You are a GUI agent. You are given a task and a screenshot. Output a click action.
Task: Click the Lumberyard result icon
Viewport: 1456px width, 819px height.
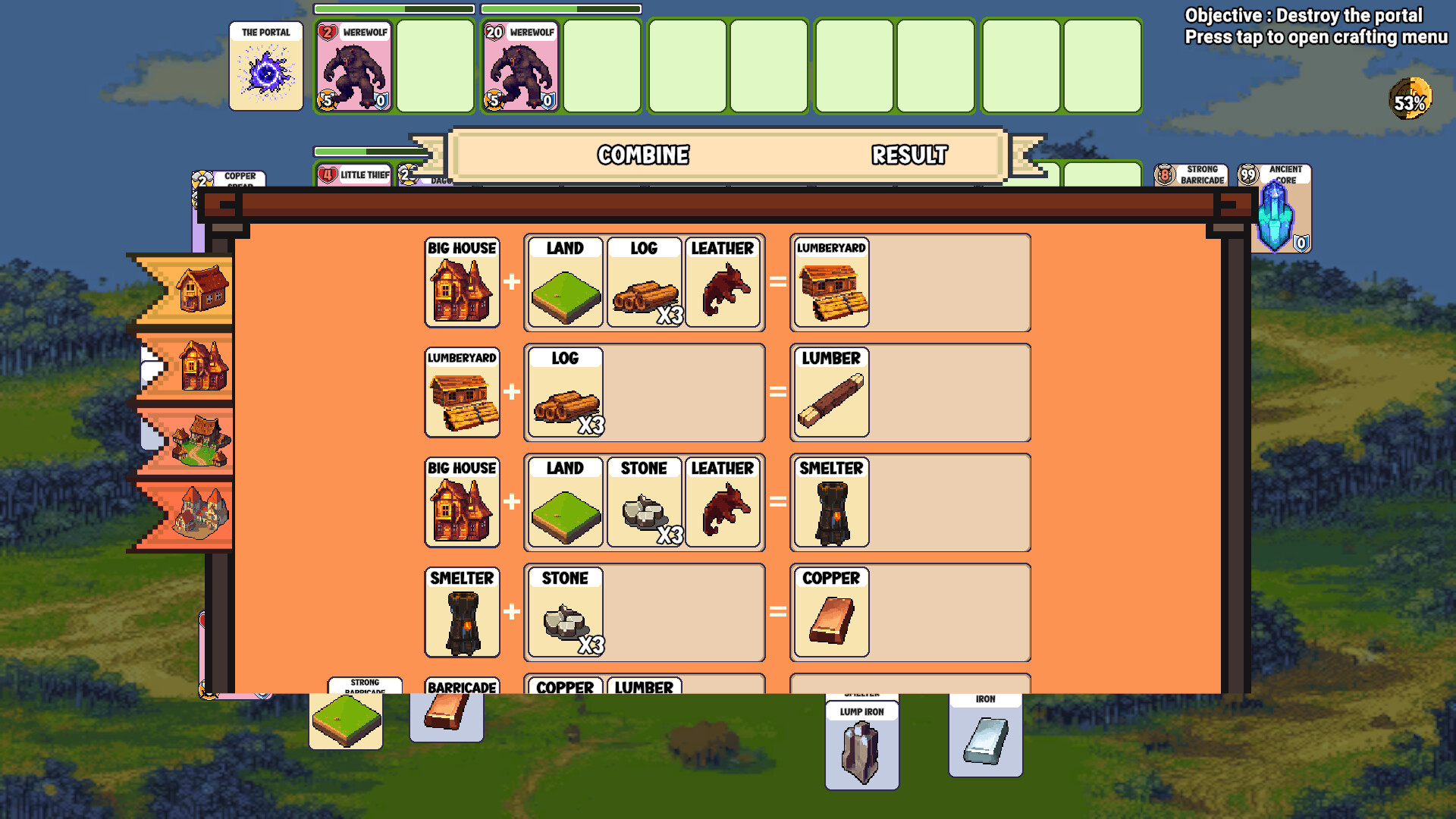click(x=830, y=283)
